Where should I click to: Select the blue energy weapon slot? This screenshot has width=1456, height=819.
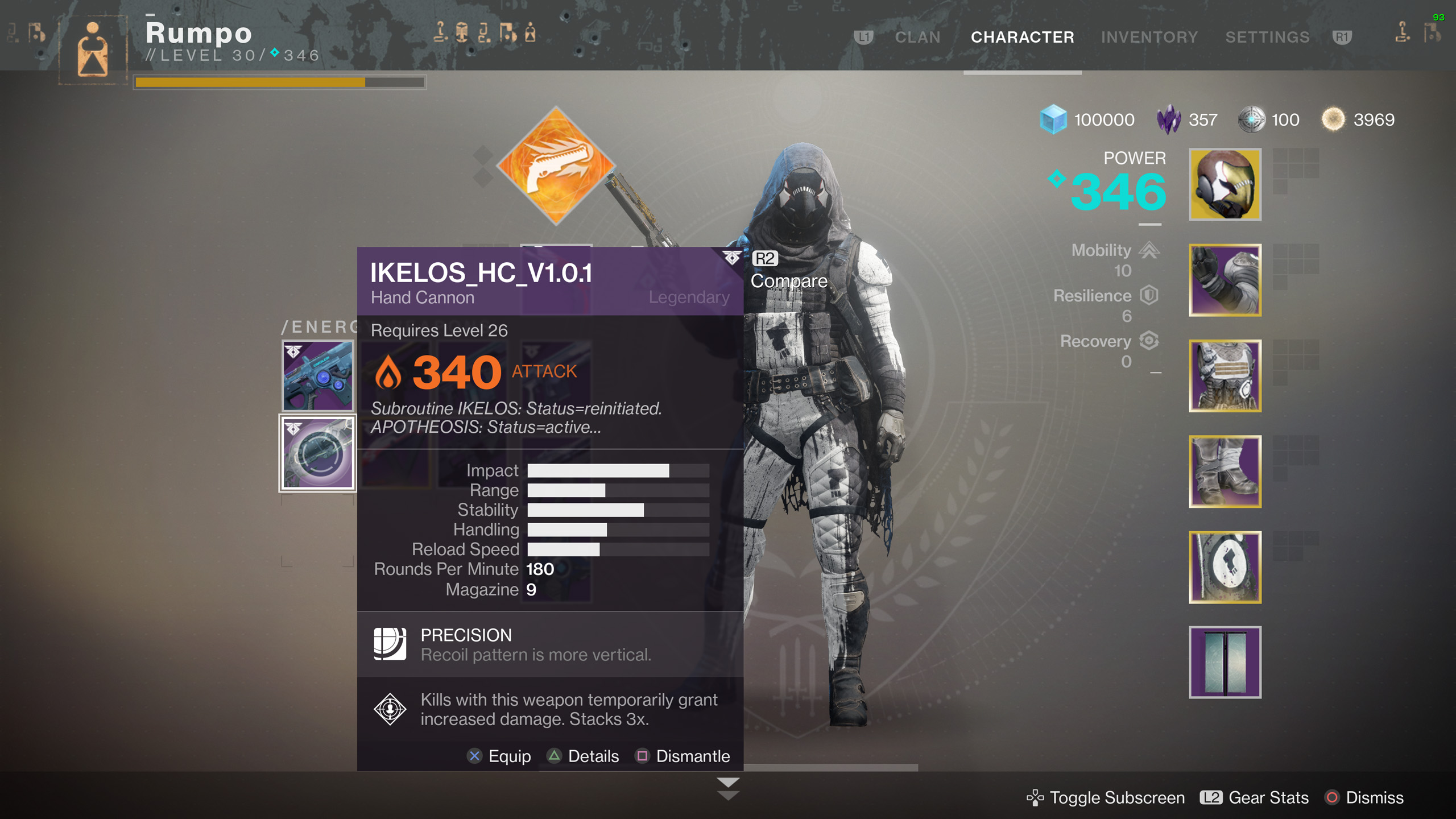coord(318,376)
